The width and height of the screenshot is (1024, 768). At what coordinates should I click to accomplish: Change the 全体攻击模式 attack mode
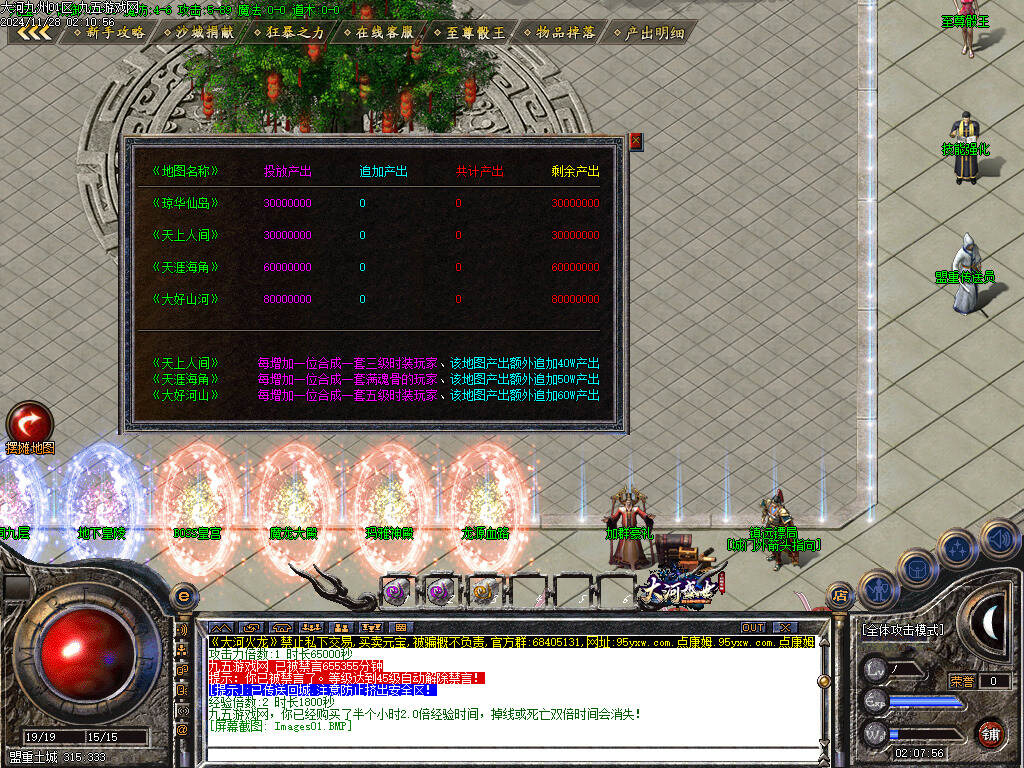901,630
